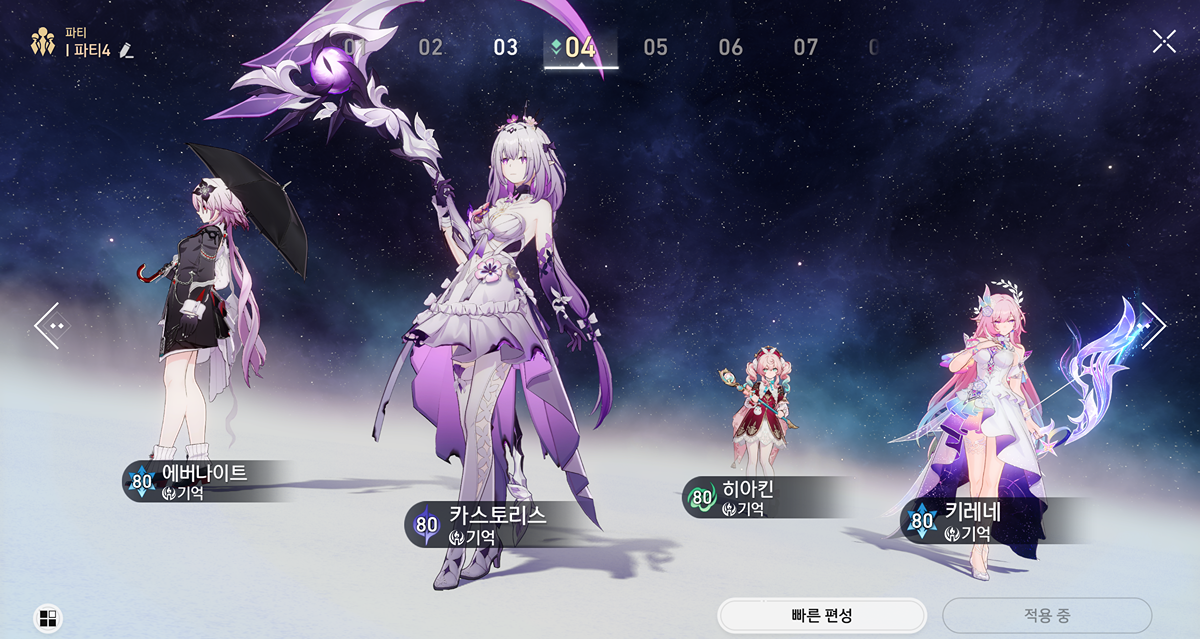This screenshot has width=1200, height=639.
Task: Go to the next party with right arrow
Action: click(x=1152, y=325)
